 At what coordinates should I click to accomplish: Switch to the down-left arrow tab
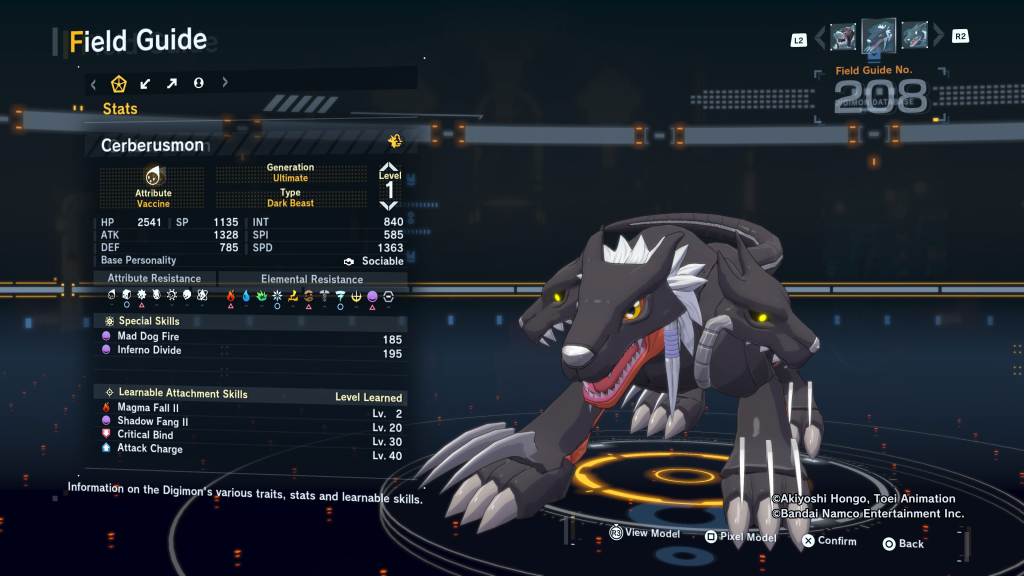click(146, 83)
